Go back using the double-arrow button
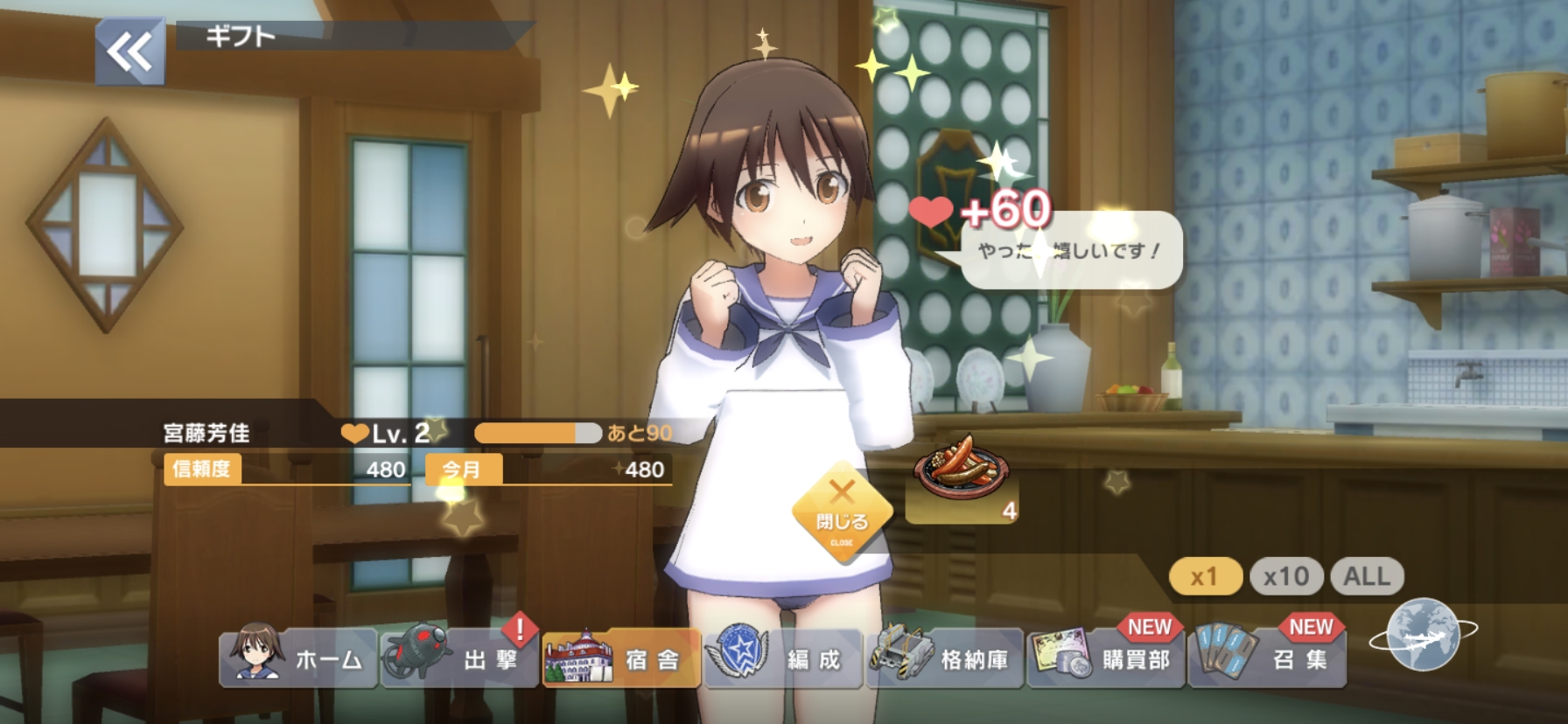 (x=129, y=52)
